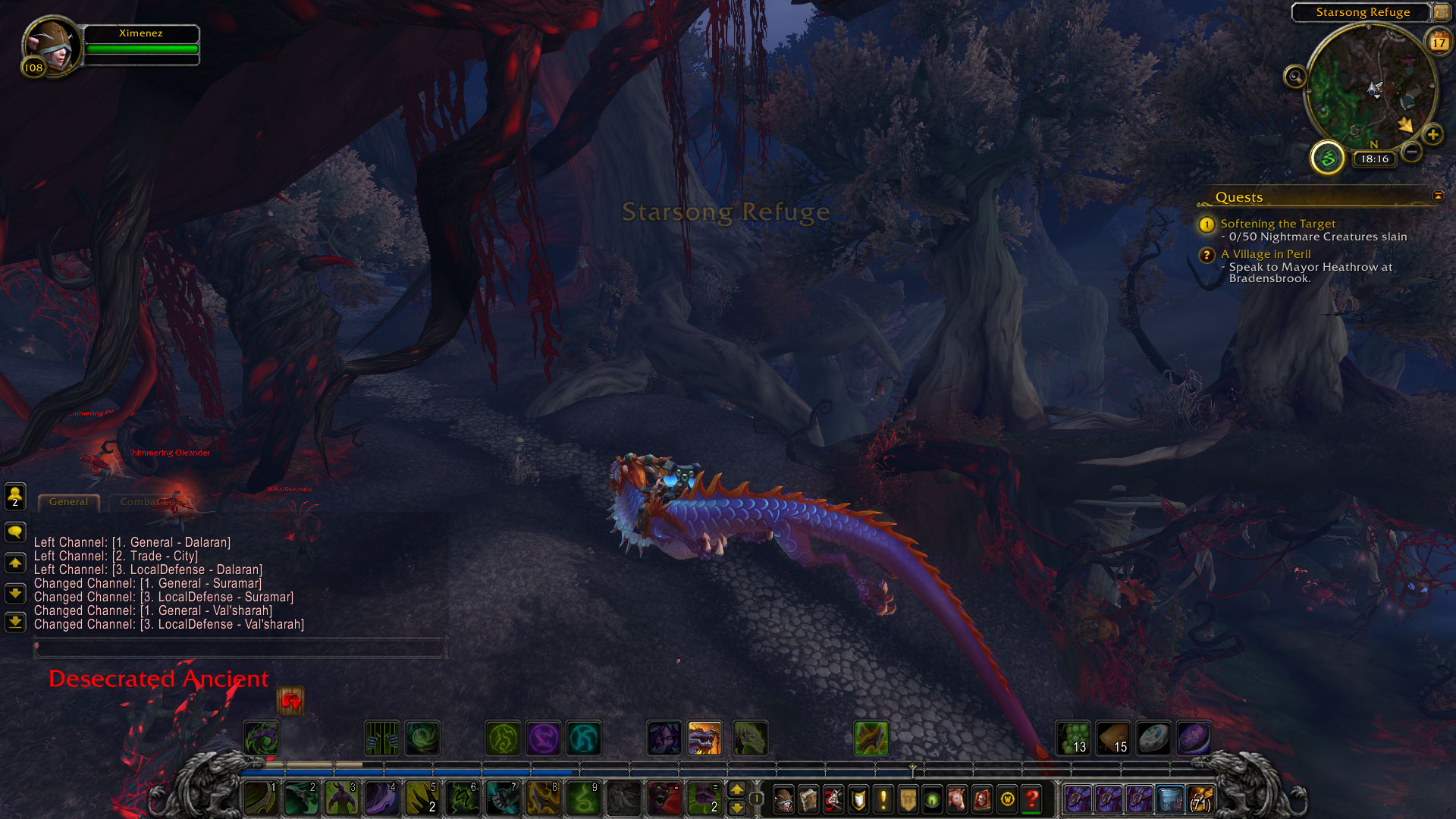Open the character info portrait micro button
The image size is (1456, 819).
coord(783,799)
